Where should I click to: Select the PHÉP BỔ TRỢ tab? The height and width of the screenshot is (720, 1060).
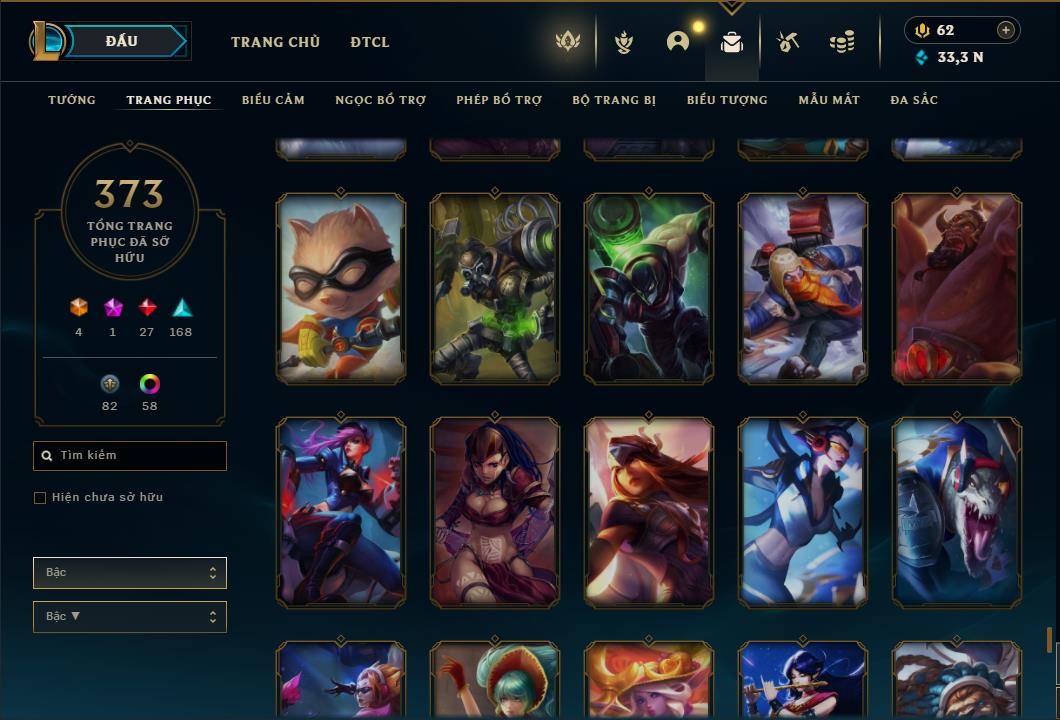[499, 100]
